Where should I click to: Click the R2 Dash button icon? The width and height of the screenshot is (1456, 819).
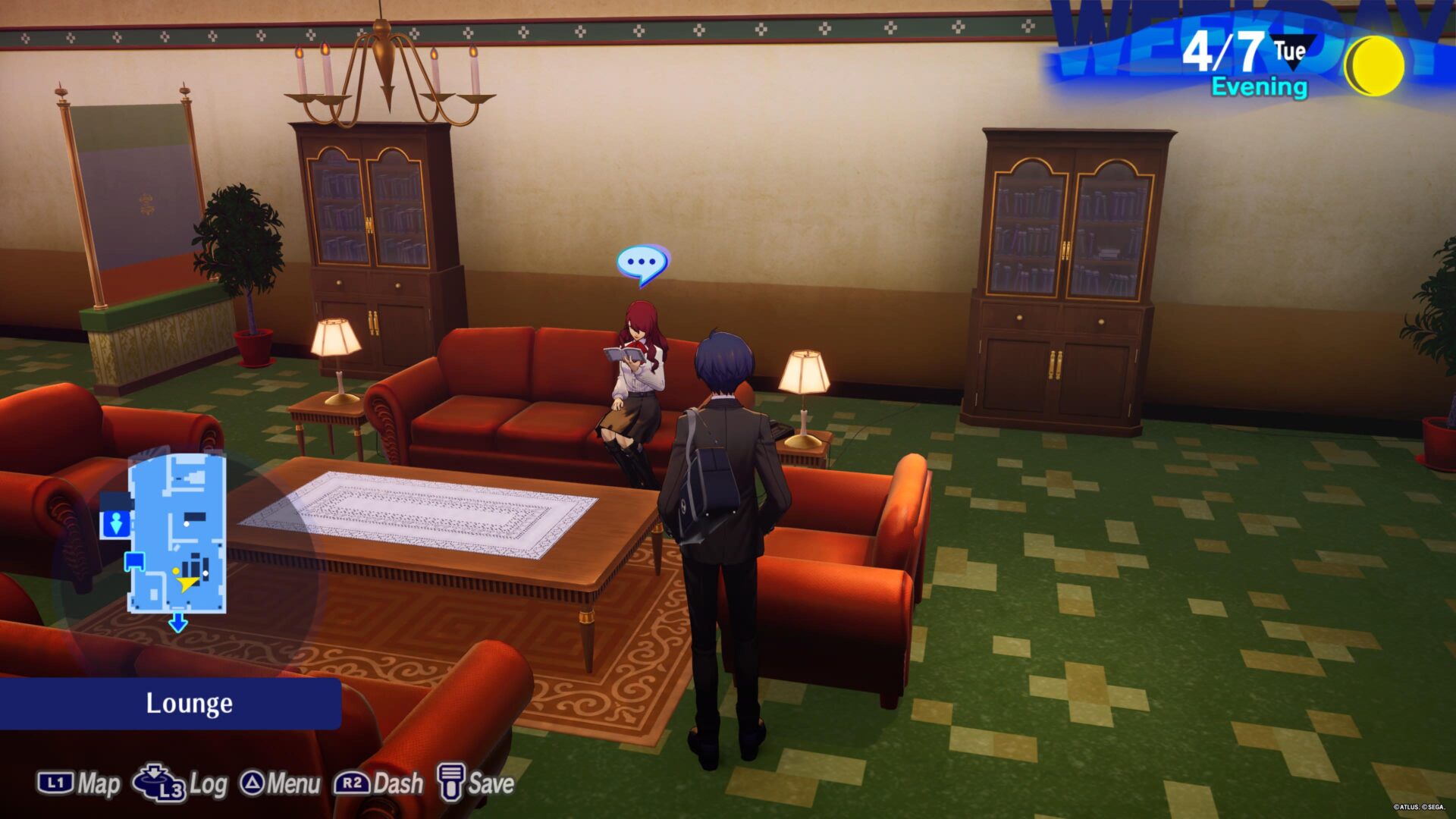pos(353,783)
